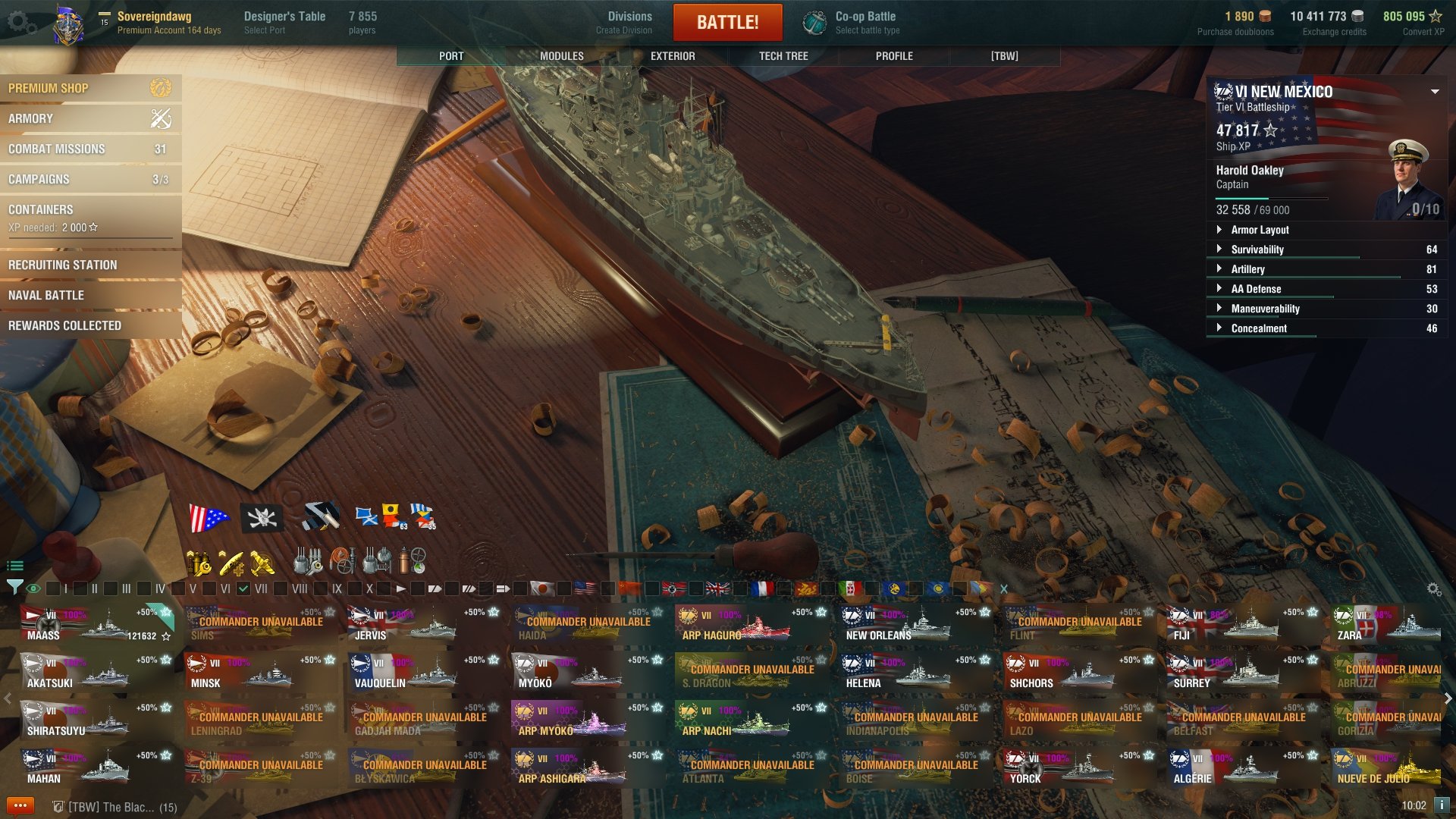Open commander Harold Oakley's portrait
The width and height of the screenshot is (1456, 819).
[x=1410, y=180]
